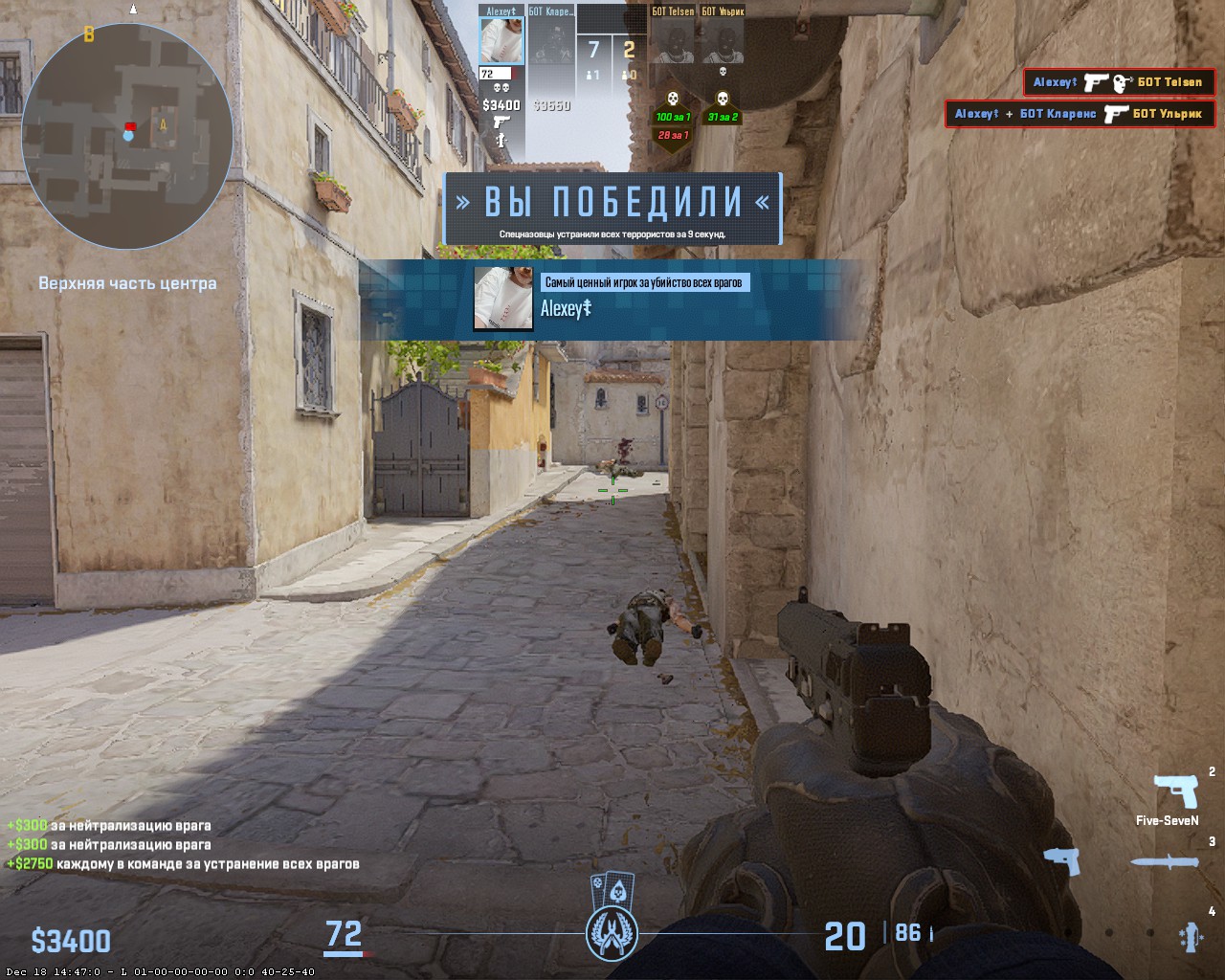Click the headshot icon in the БОТ Telsen kill entry
1225x980 pixels.
(1122, 83)
